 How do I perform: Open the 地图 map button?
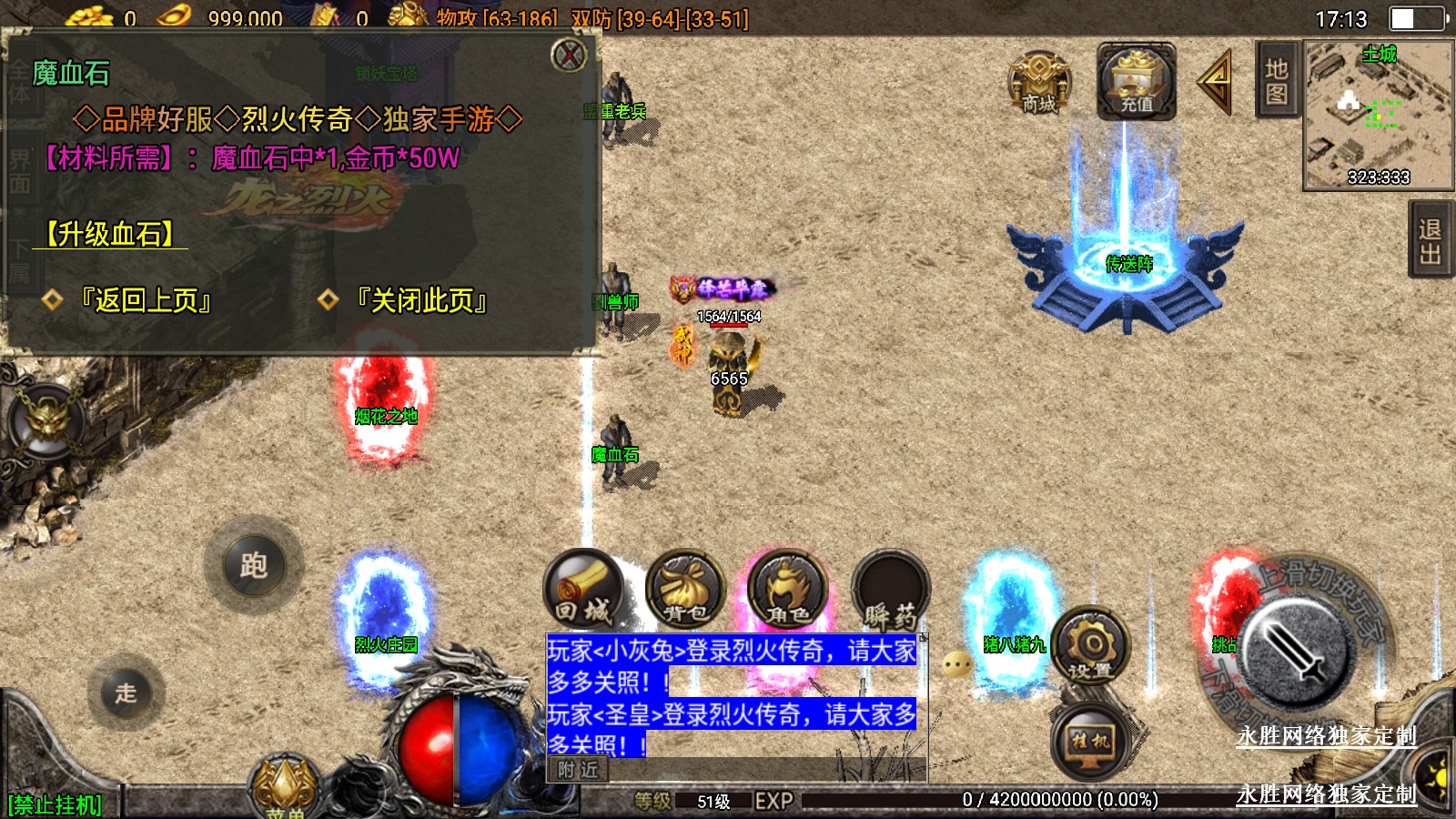coord(1276,81)
